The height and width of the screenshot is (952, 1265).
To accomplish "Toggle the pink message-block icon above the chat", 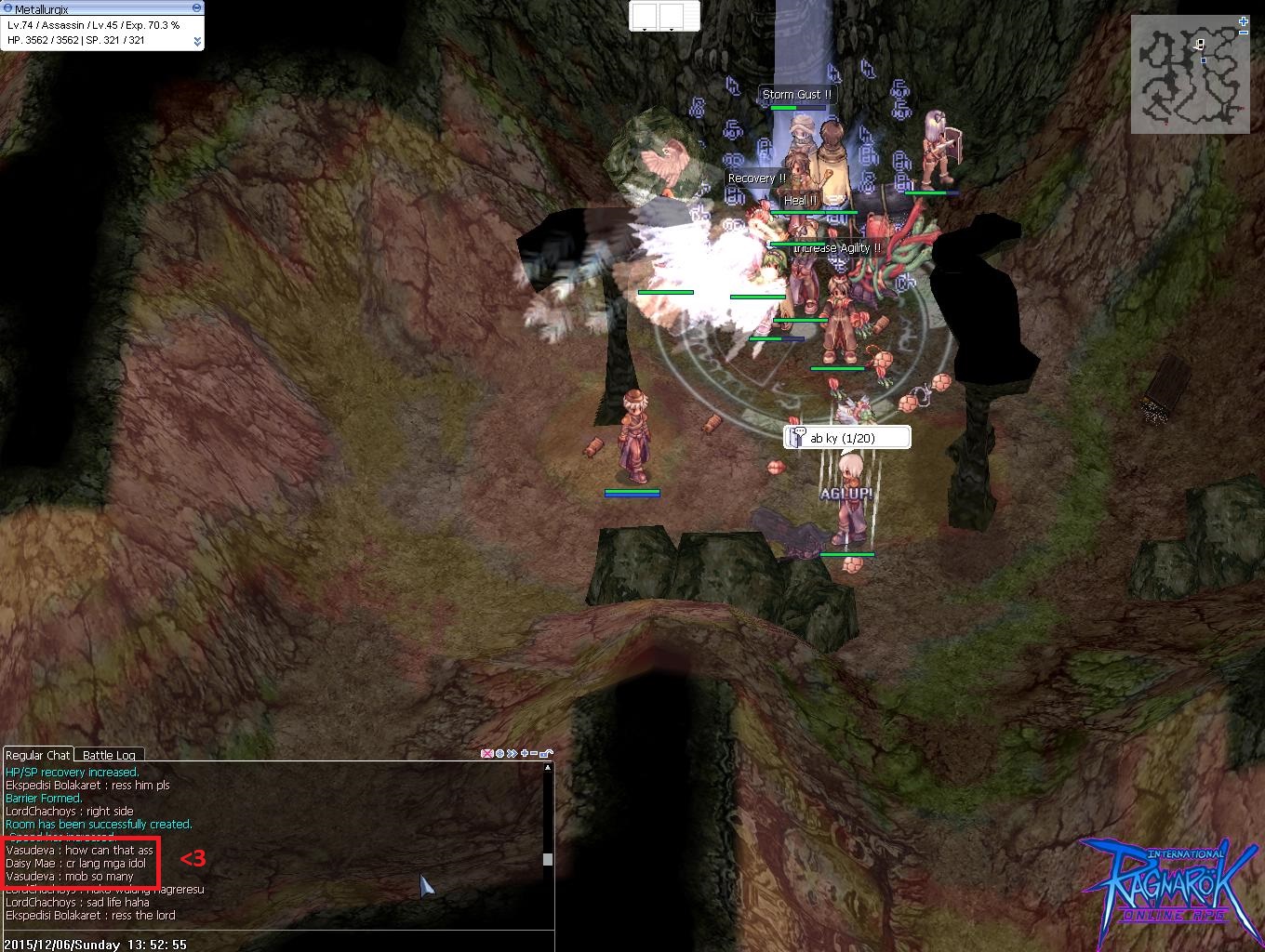I will [486, 753].
